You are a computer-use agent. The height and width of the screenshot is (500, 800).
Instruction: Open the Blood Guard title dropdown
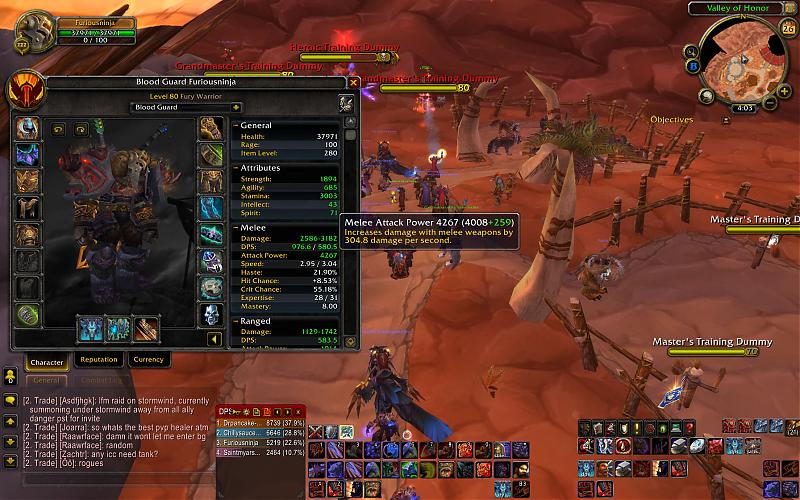point(188,107)
